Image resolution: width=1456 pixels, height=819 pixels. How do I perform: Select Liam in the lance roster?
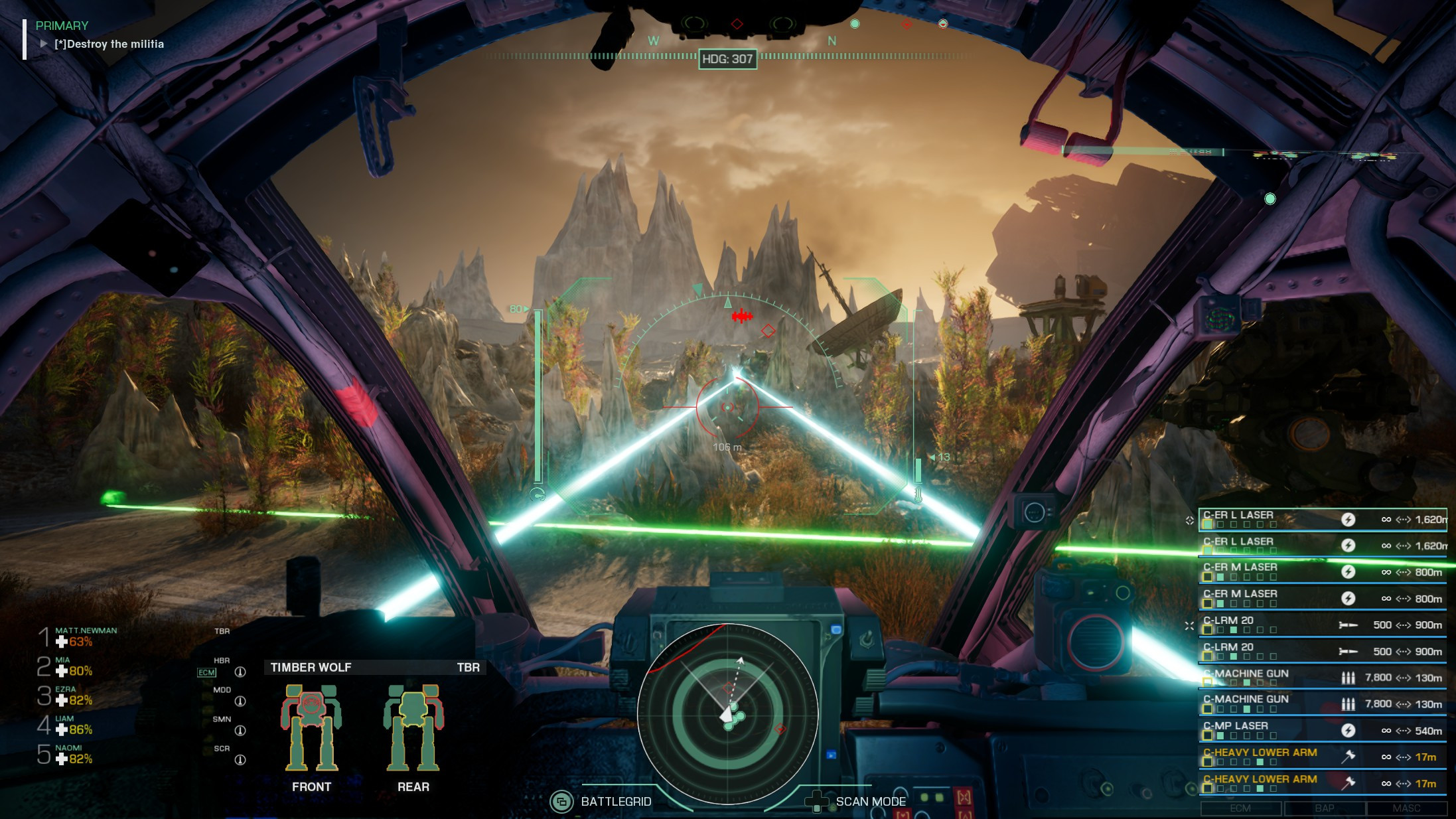73,725
